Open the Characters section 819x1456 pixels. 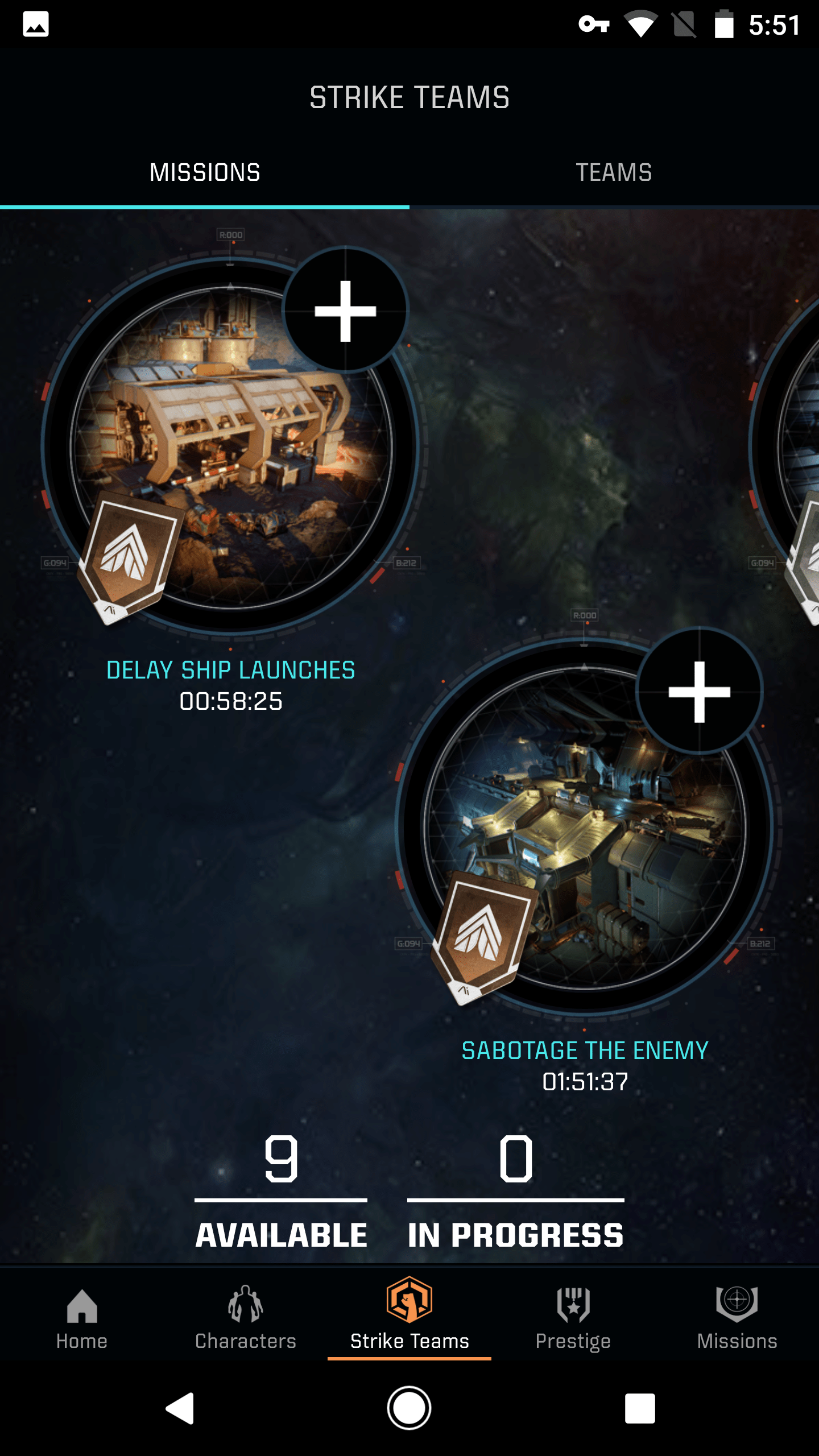point(246,1318)
